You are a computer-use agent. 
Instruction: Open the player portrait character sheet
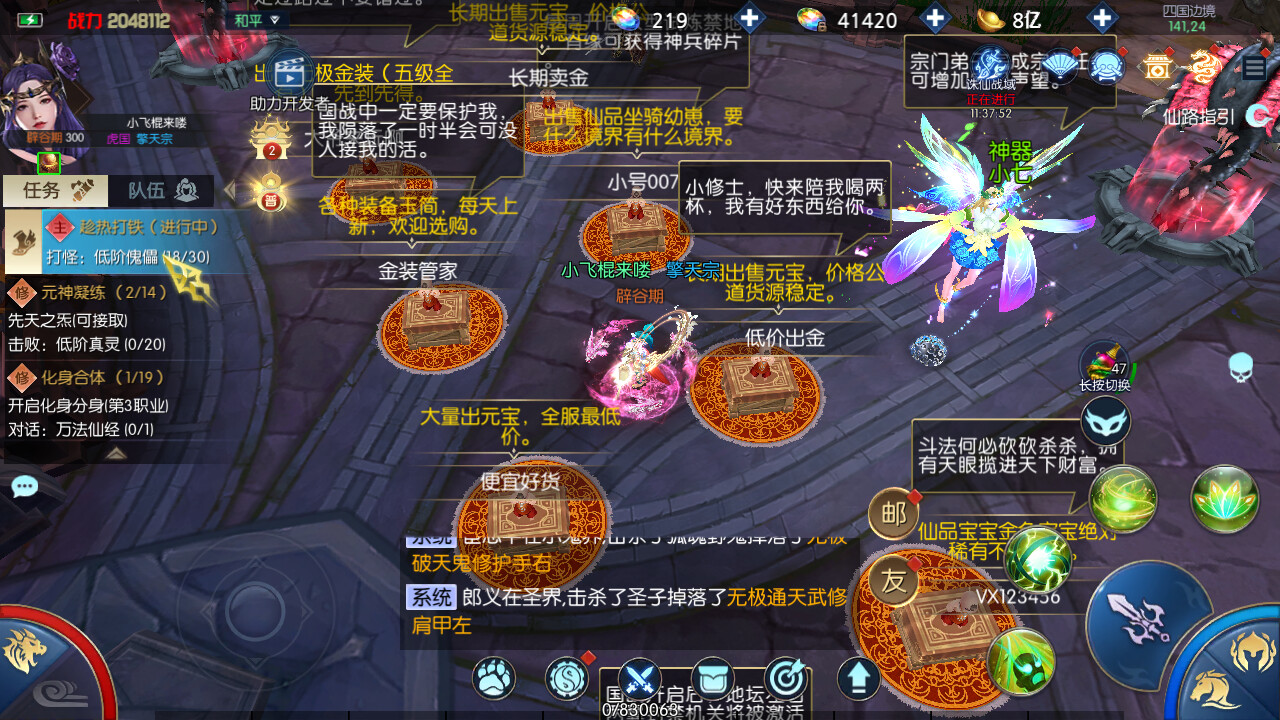(45, 105)
